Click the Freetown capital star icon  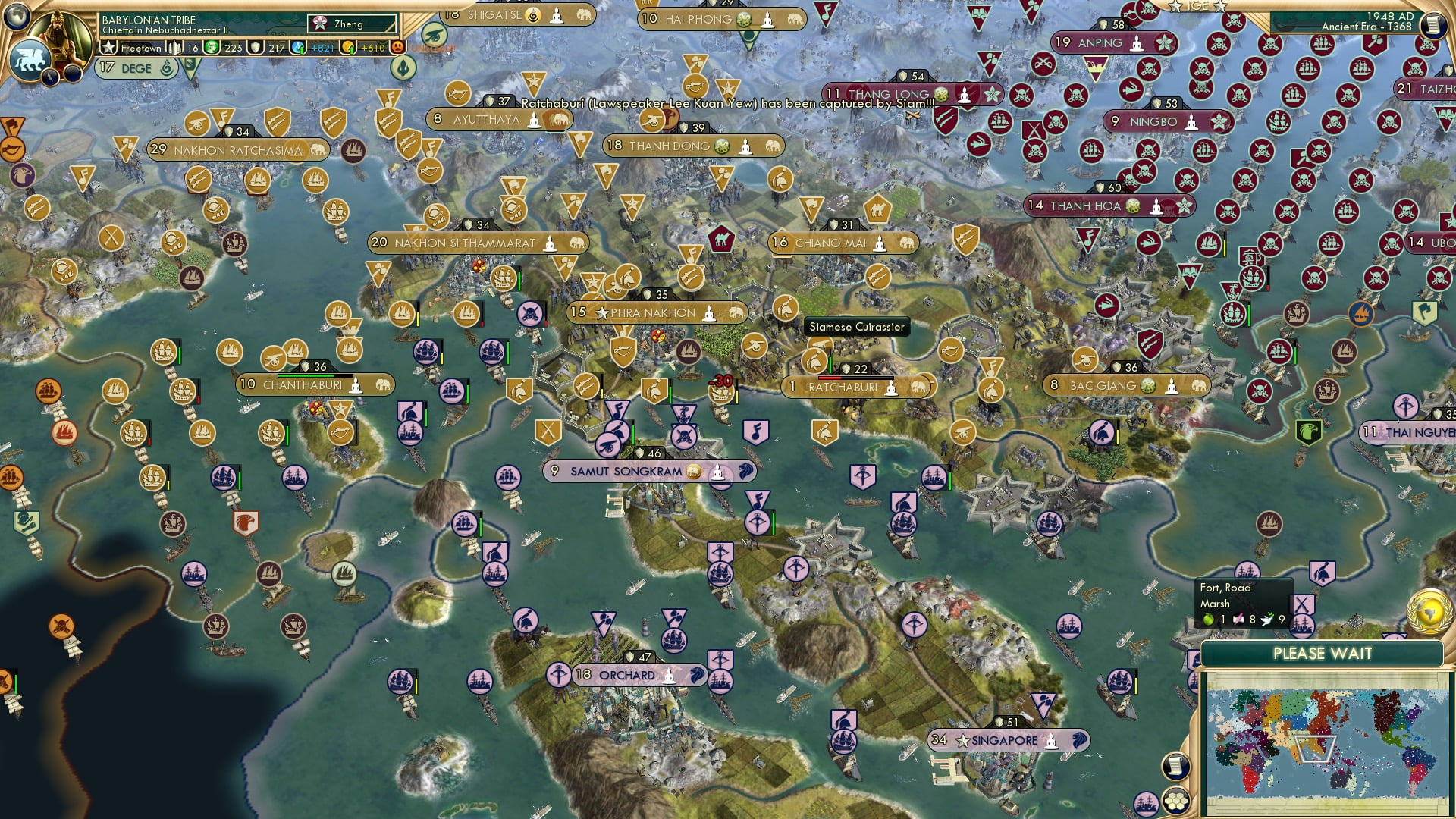point(109,48)
